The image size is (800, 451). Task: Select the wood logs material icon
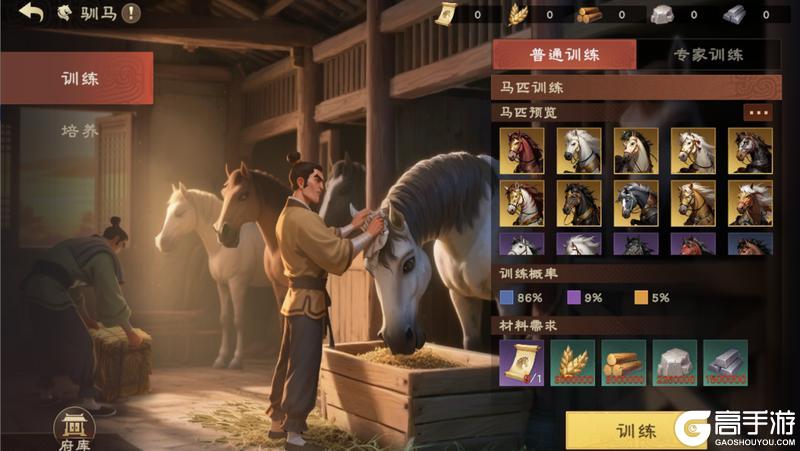pyautogui.click(x=623, y=363)
